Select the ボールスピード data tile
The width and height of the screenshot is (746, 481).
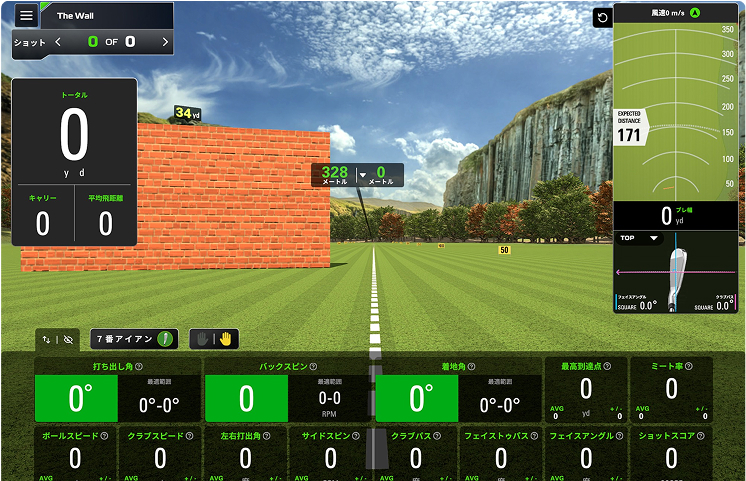[75, 454]
